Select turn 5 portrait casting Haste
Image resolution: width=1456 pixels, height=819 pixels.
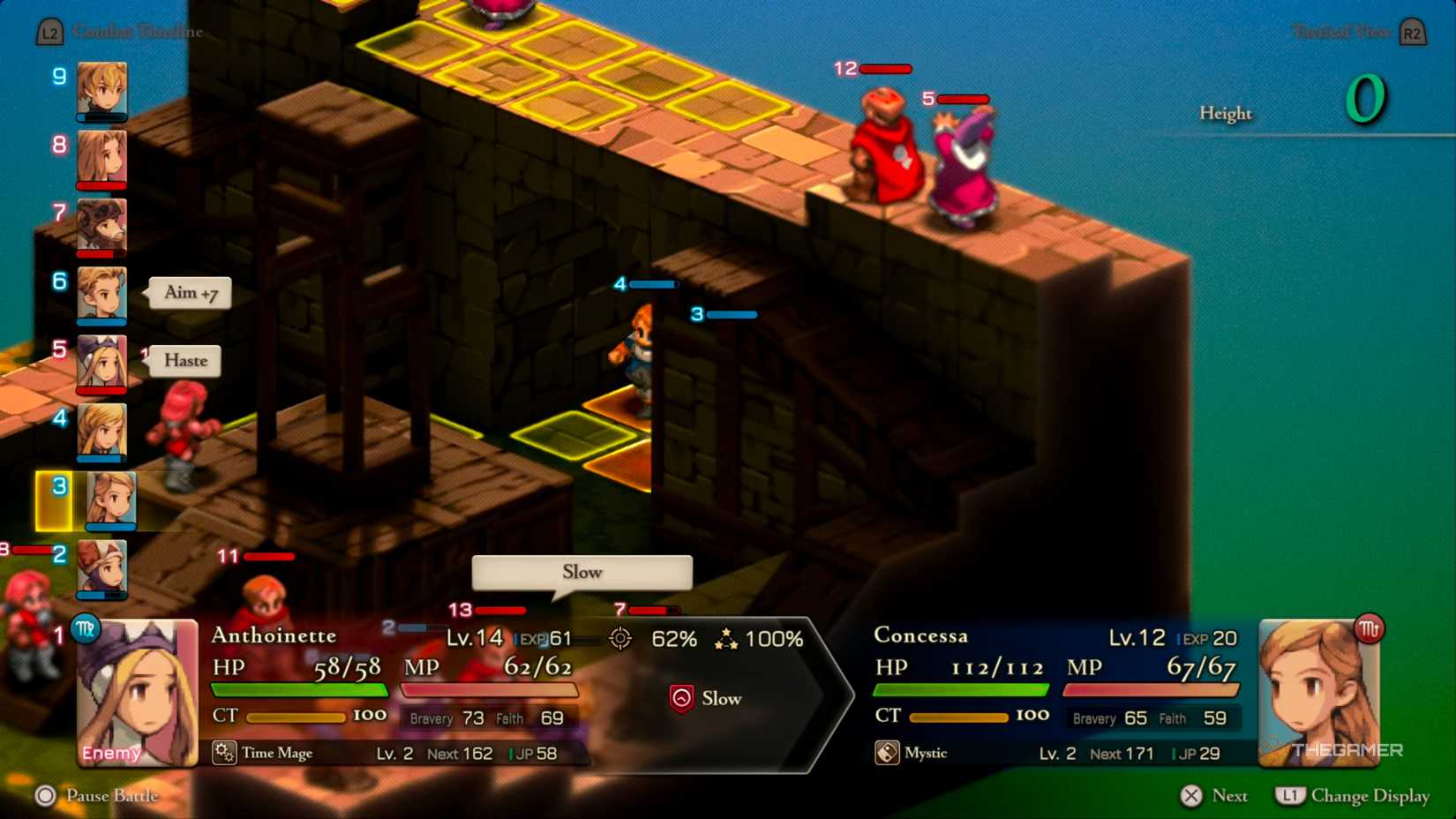[x=101, y=361]
